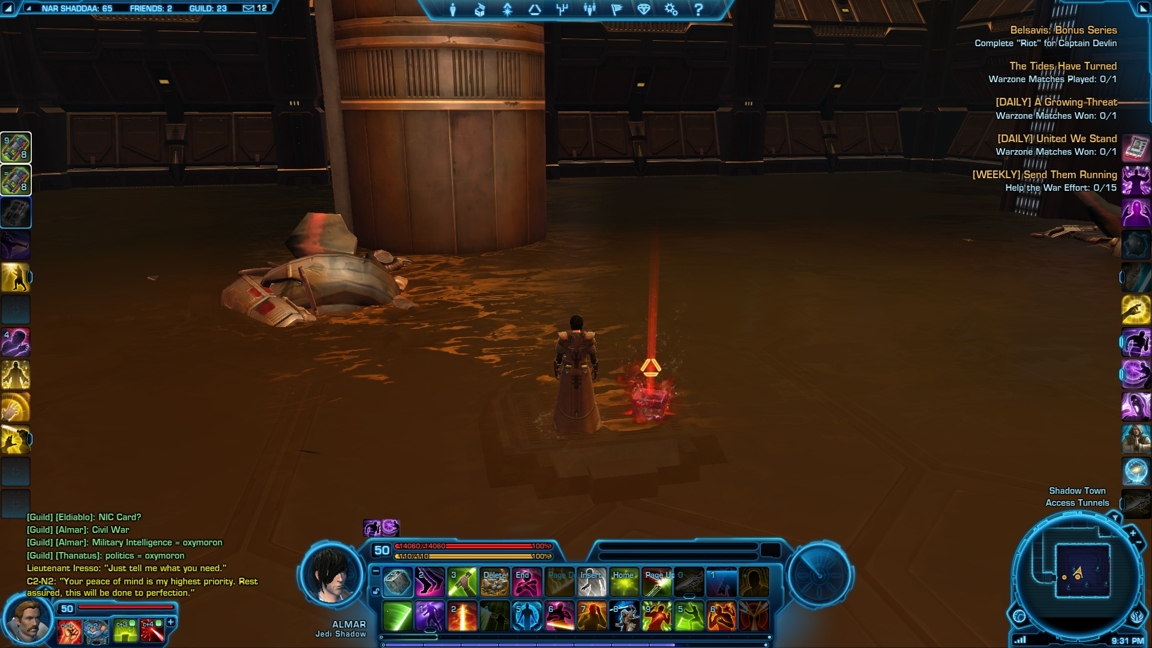
Task: Select the [WEEKLY] Send Them Running quest
Action: (x=1044, y=175)
